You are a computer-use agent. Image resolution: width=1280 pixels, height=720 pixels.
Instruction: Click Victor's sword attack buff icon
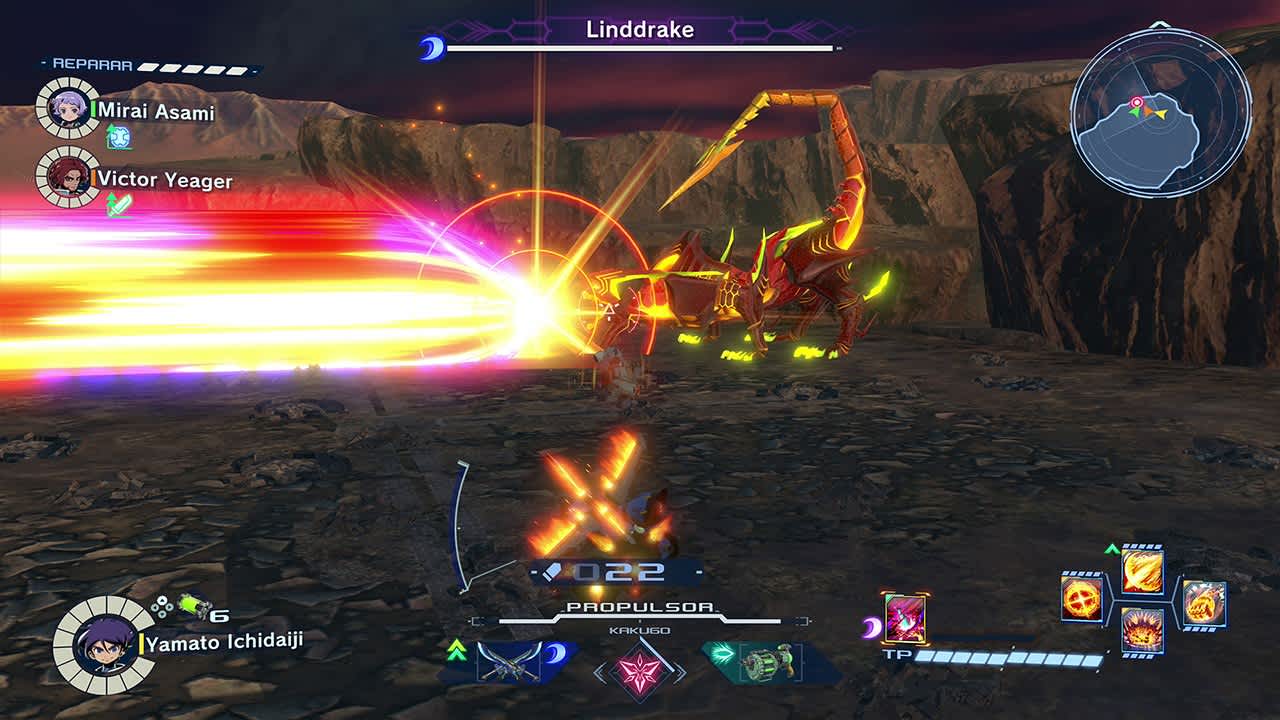tap(119, 205)
